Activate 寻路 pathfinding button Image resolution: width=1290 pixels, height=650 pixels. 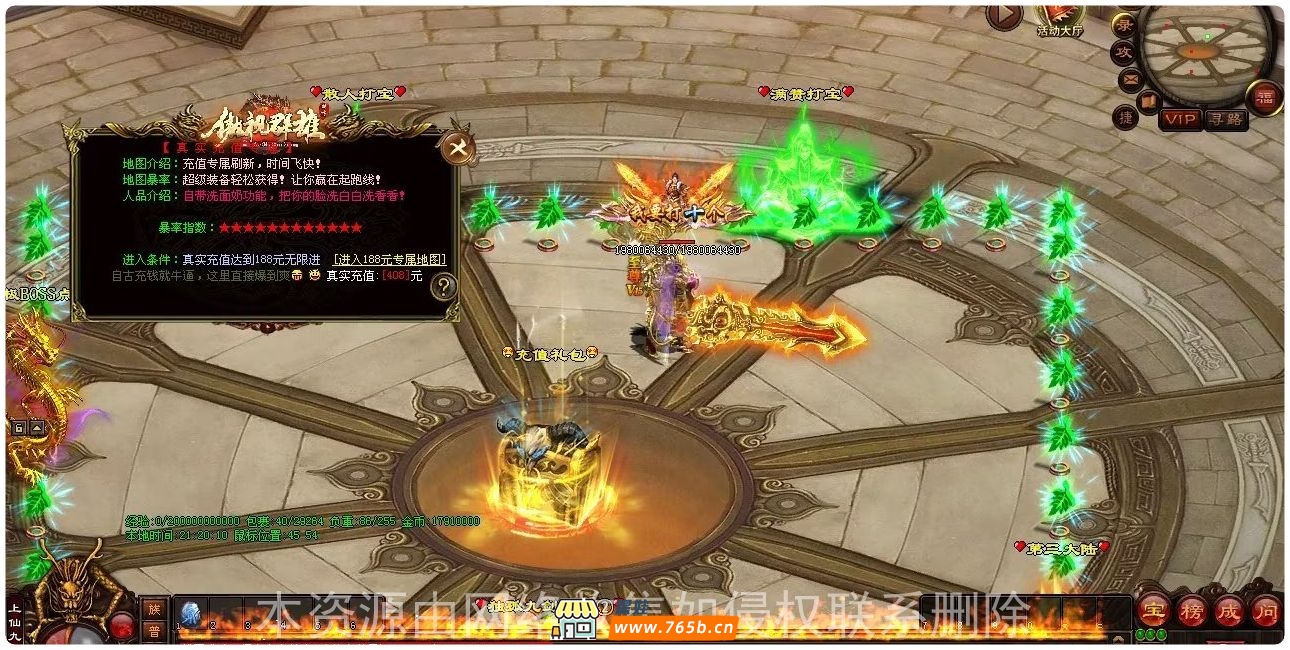[x=1226, y=119]
